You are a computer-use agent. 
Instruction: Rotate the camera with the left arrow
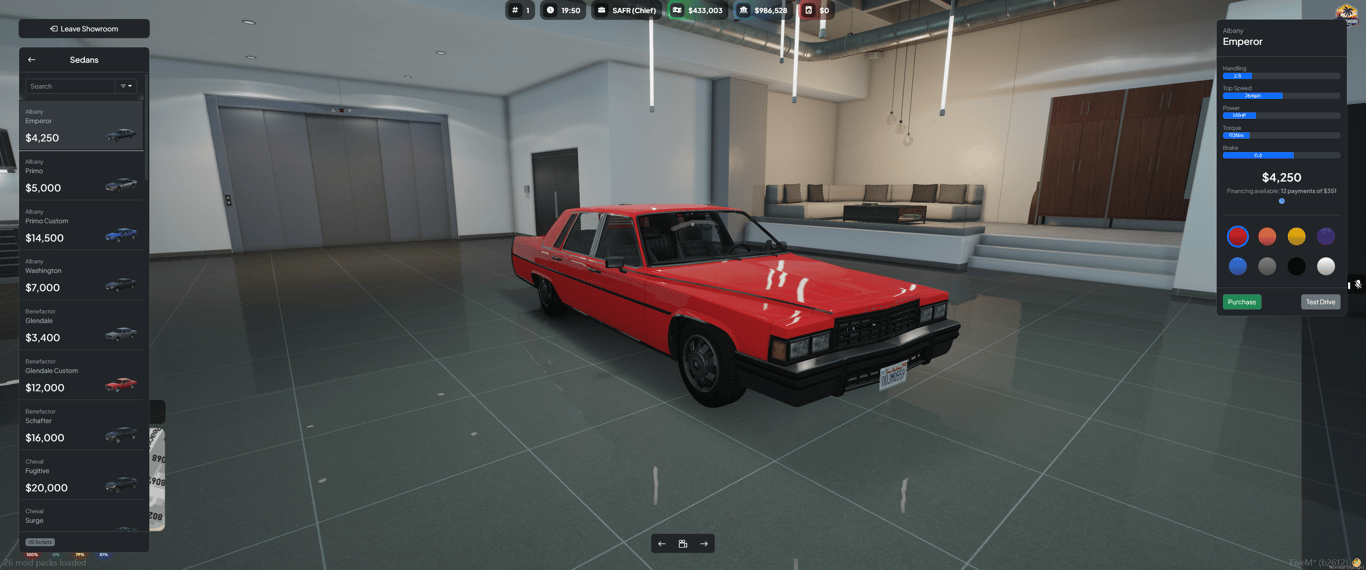[x=662, y=544]
